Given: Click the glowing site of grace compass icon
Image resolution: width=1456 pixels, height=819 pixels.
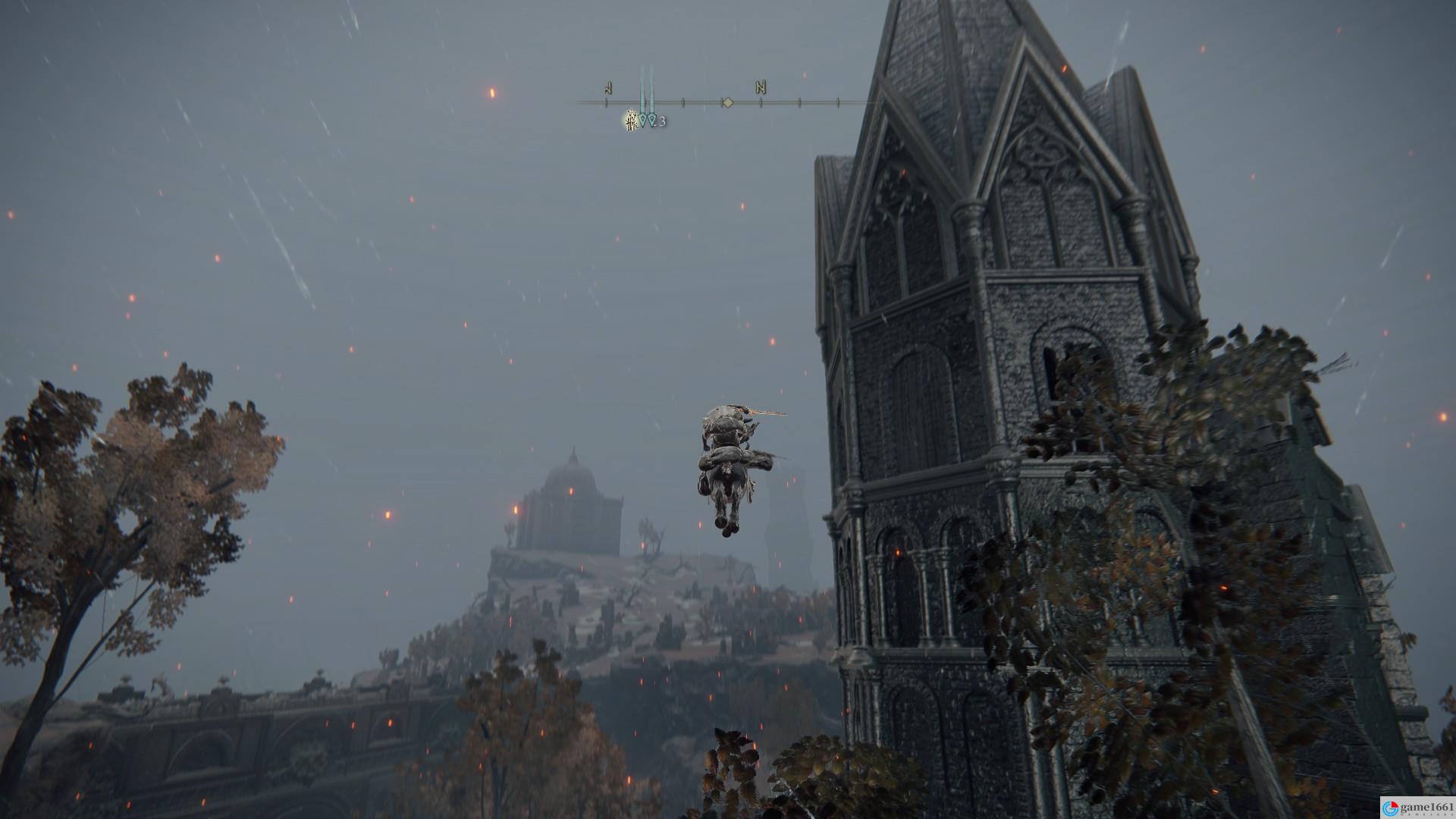Looking at the screenshot, I should 631,120.
